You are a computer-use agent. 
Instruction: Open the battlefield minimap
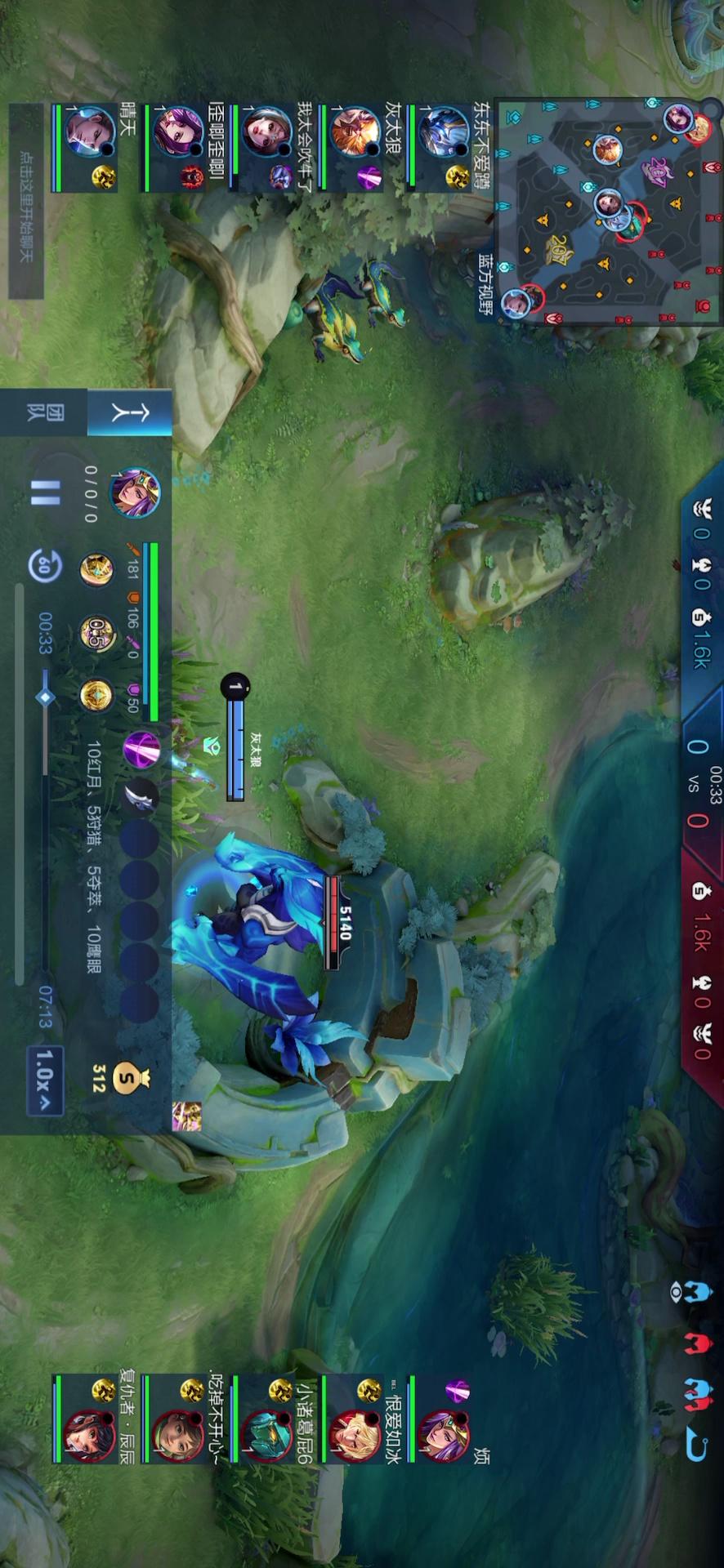pyautogui.click(x=609, y=211)
